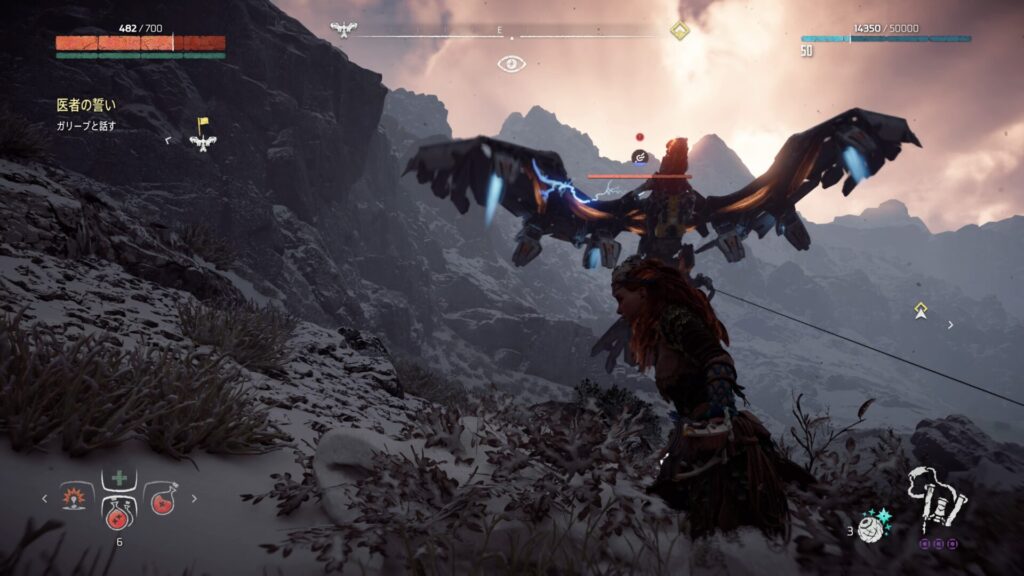Select the equipped weapon quiver icon

click(936, 497)
